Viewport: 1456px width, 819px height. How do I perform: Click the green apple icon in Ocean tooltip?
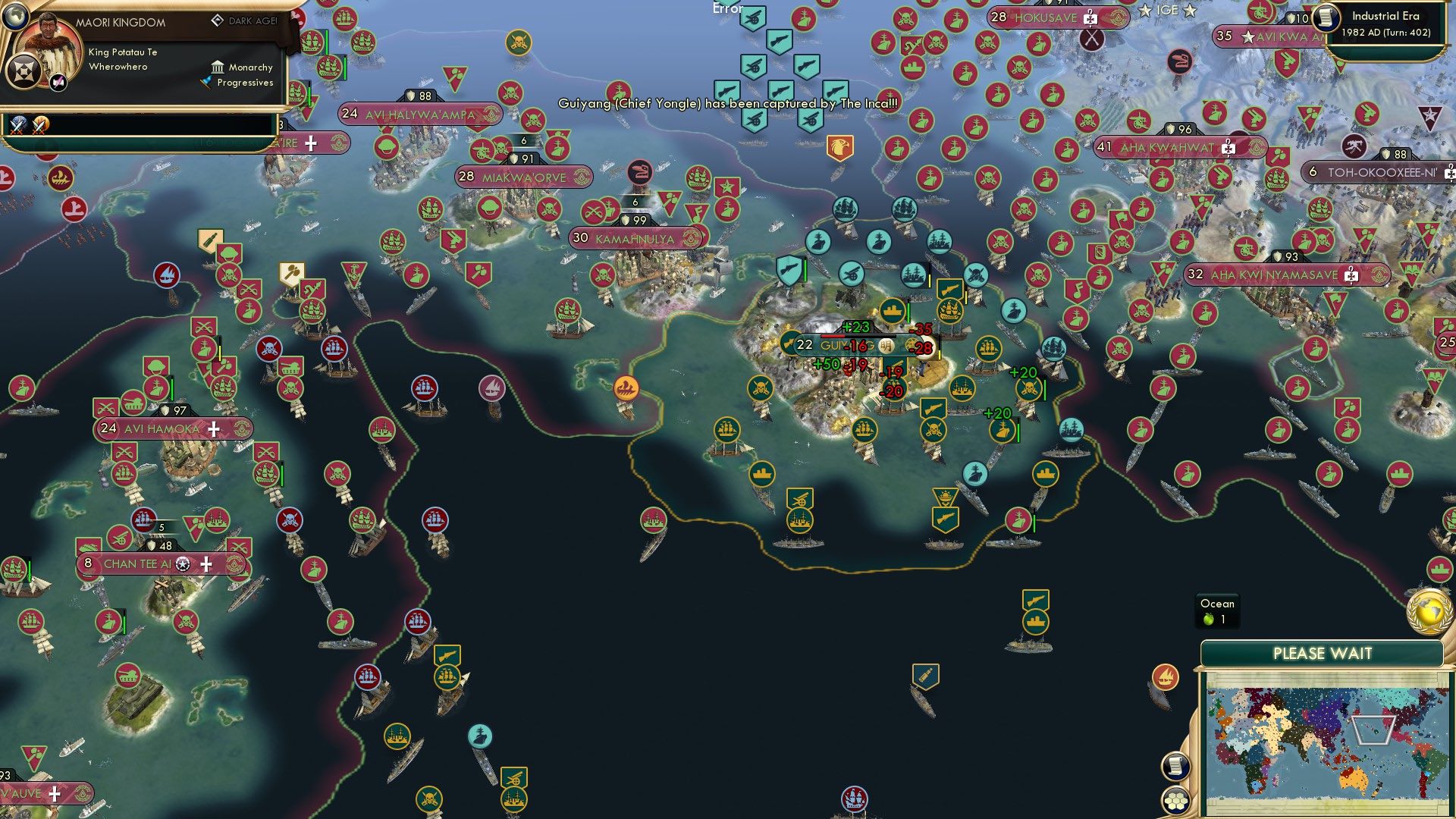pyautogui.click(x=1207, y=619)
